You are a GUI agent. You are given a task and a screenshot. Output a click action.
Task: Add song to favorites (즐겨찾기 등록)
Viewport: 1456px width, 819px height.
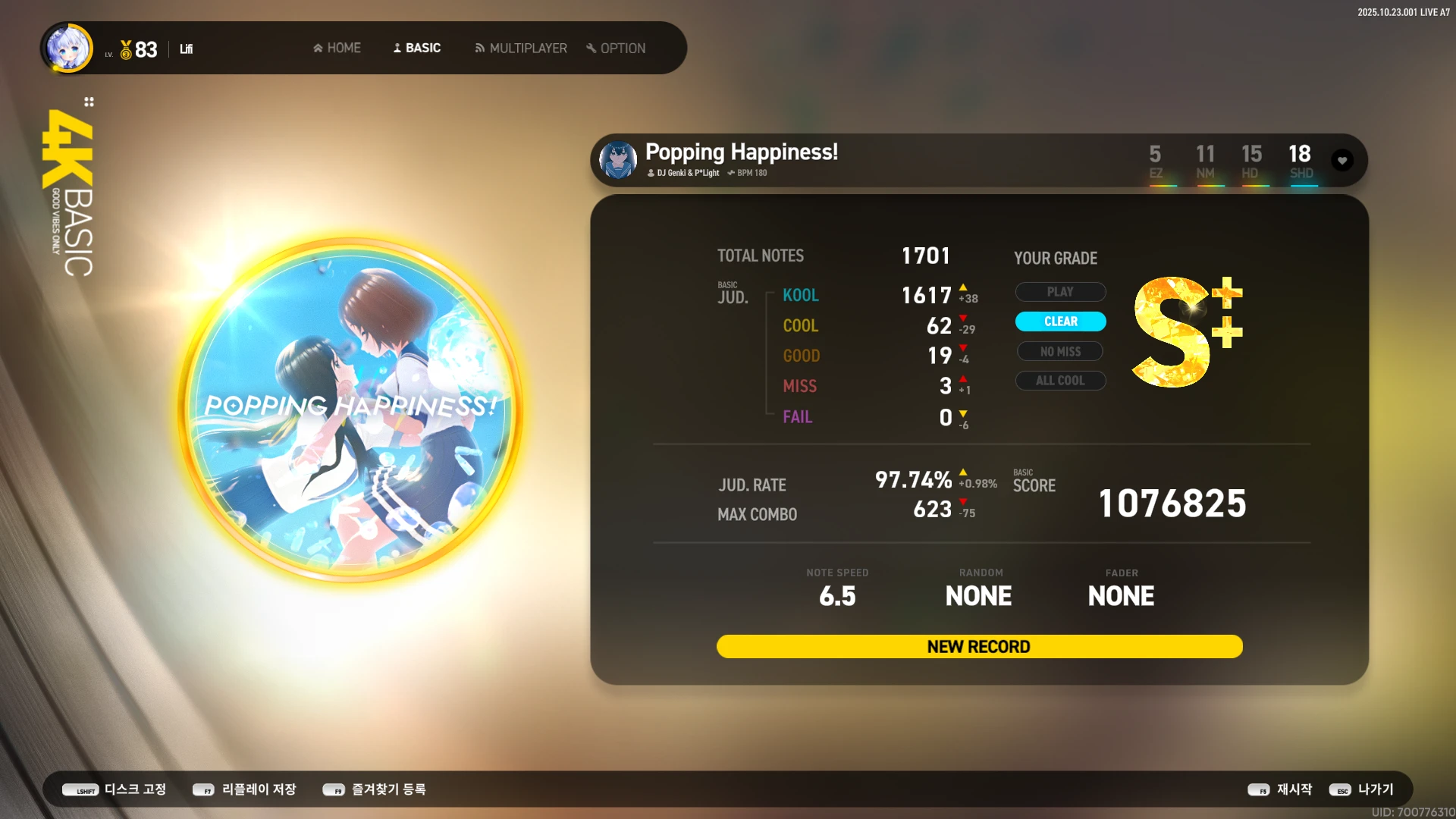point(374,789)
